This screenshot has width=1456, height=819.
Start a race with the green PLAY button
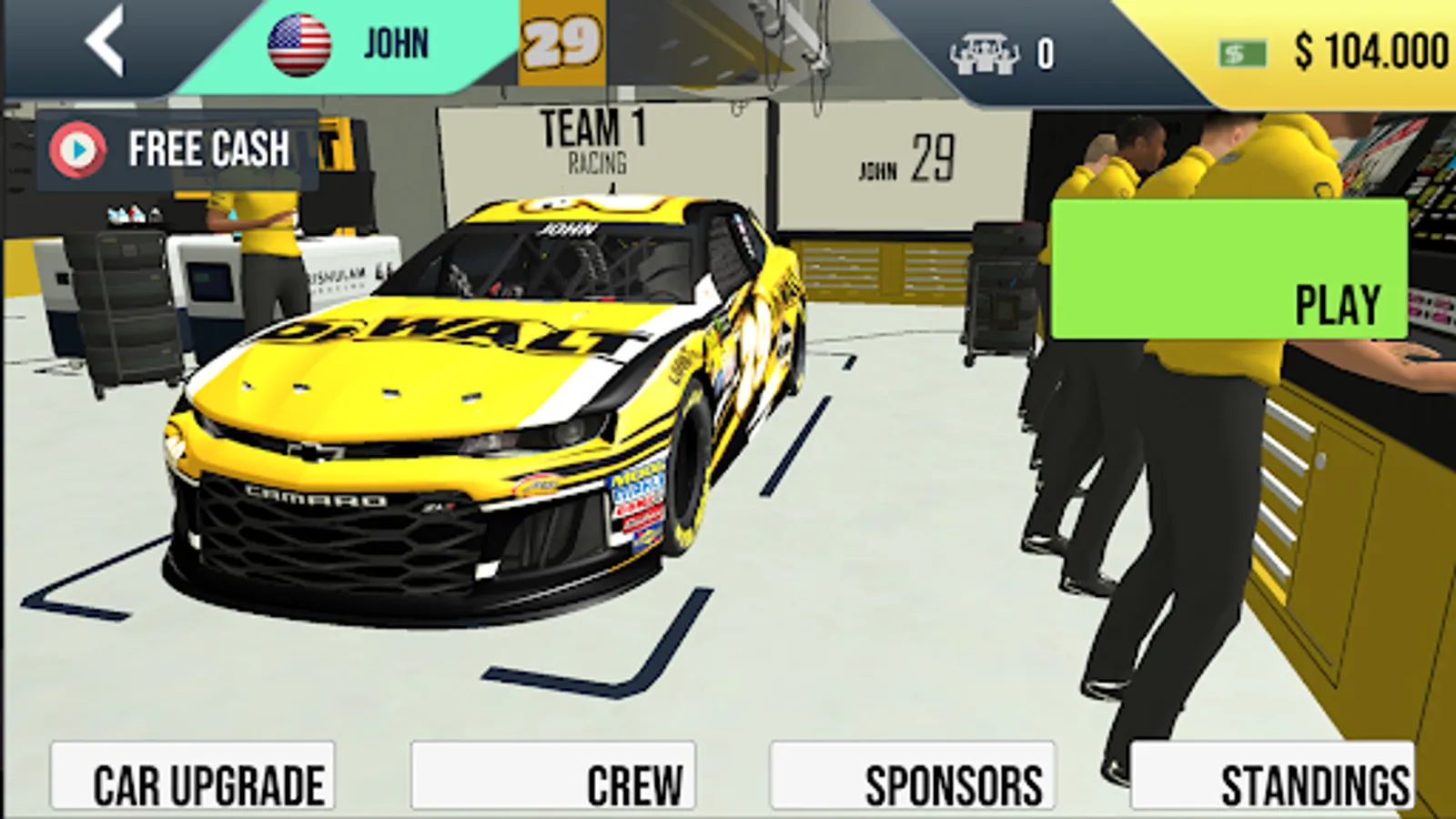click(x=1228, y=269)
